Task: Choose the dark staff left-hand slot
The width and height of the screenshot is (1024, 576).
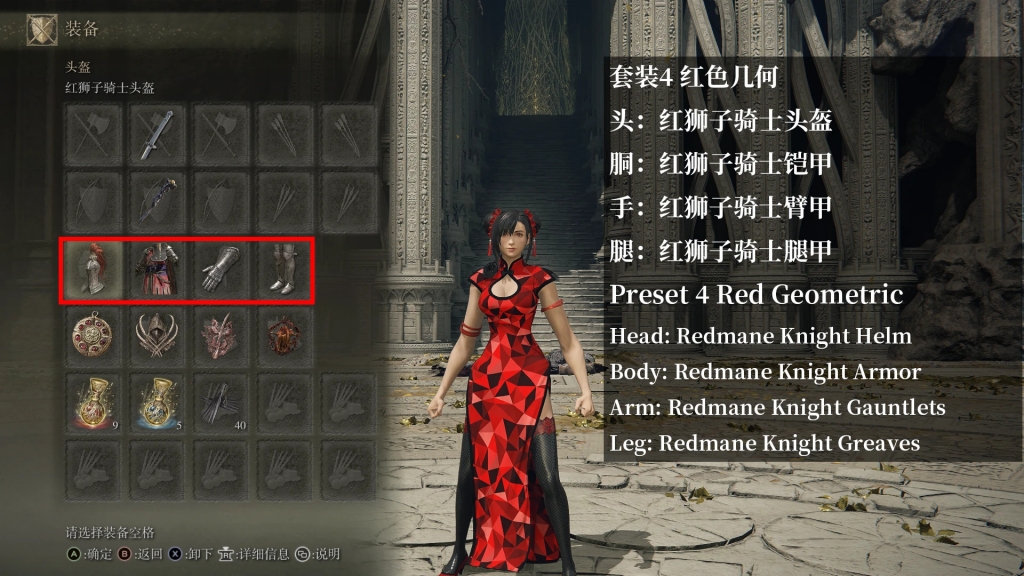Action: (x=156, y=202)
